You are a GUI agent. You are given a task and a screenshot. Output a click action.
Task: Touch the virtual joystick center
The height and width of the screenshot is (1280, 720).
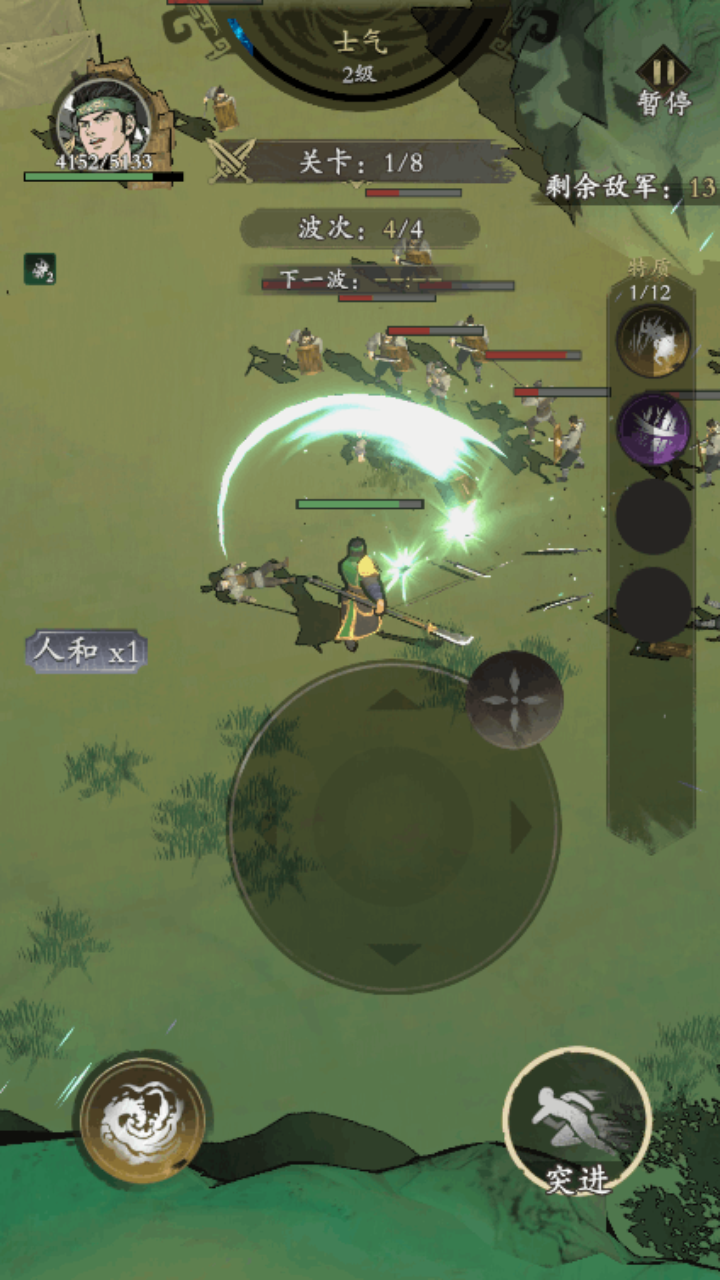tap(394, 826)
